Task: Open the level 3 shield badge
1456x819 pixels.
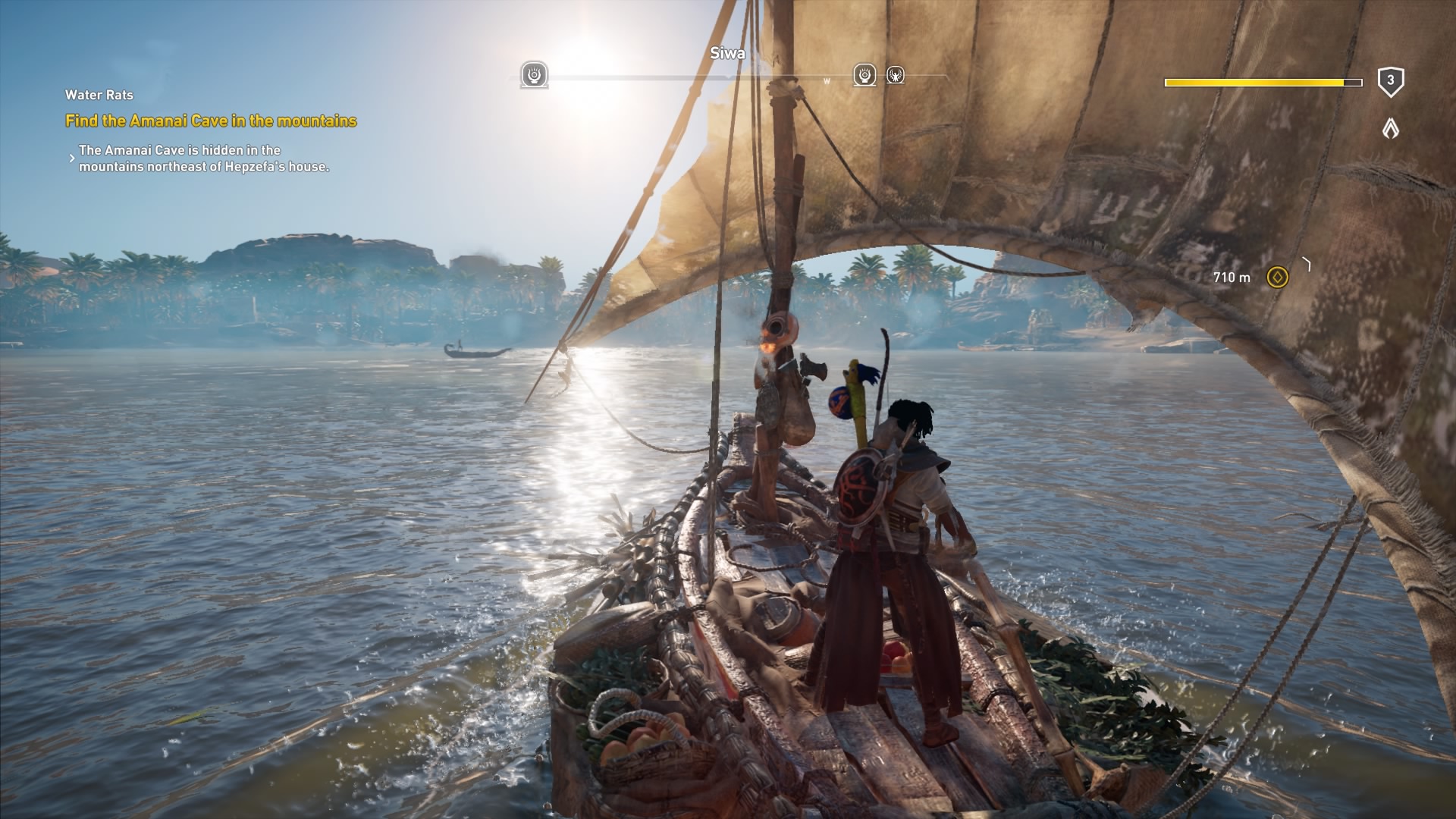Action: 1390,81
